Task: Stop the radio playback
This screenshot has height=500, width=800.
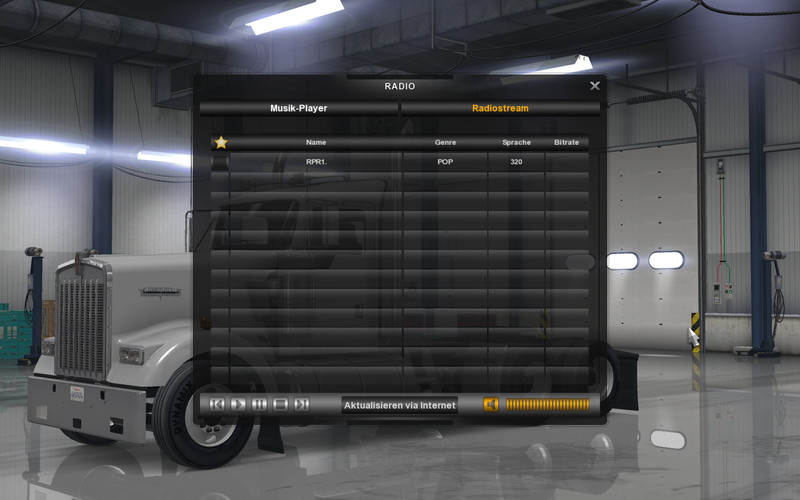Action: [280, 404]
